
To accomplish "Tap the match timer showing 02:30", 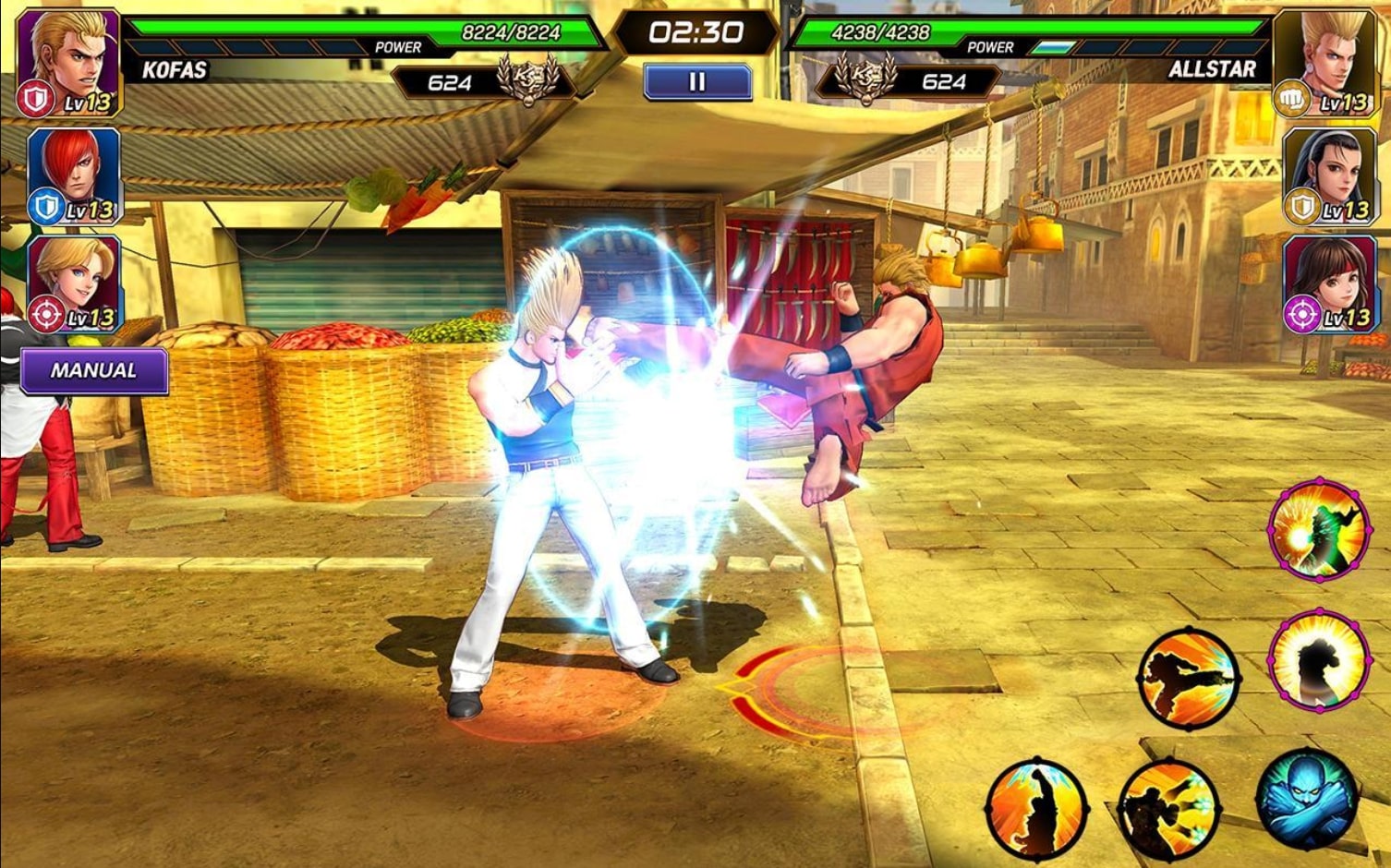I will click(695, 30).
